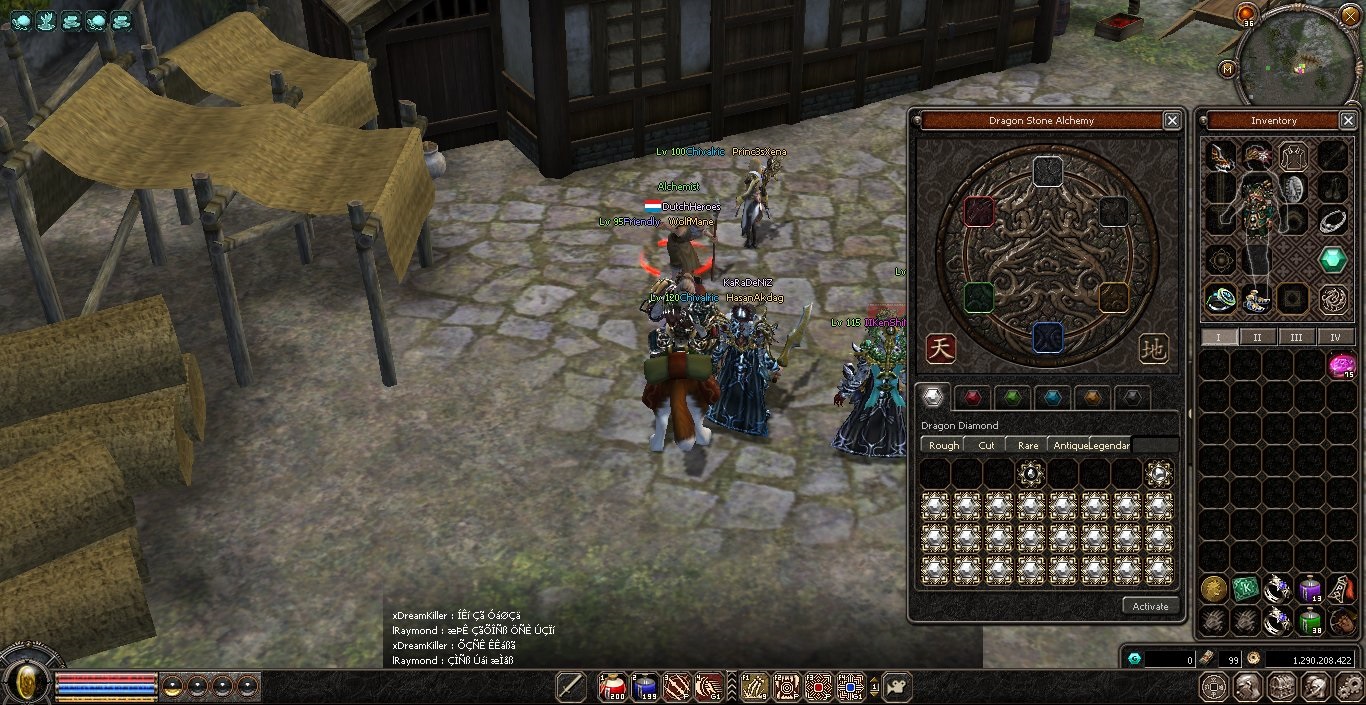Select the pink gem in inventory
Screen dimensions: 1366x705
tap(1341, 366)
